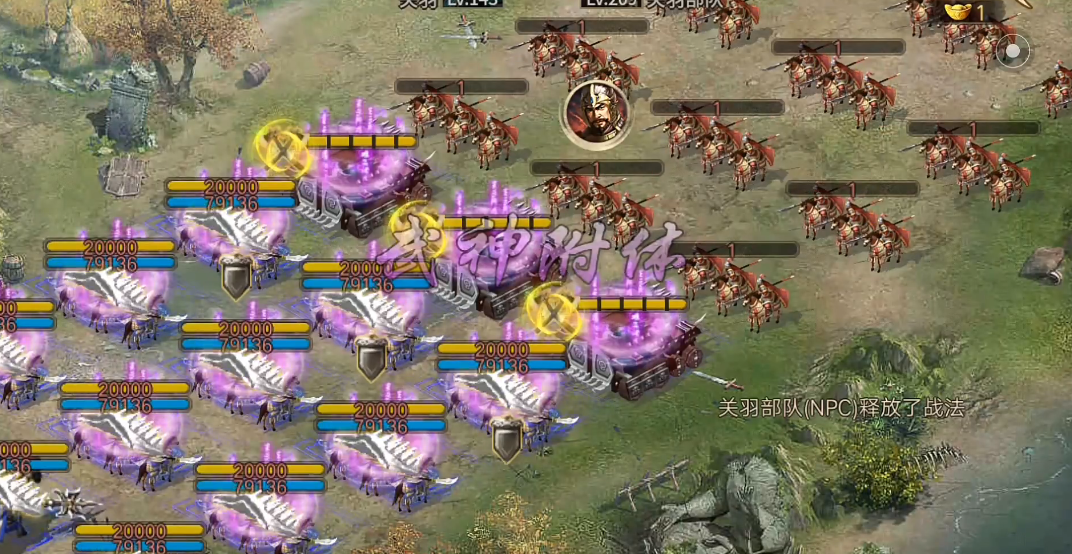Tap the Guan Yu general portrait
This screenshot has width=1072, height=554.
click(594, 114)
